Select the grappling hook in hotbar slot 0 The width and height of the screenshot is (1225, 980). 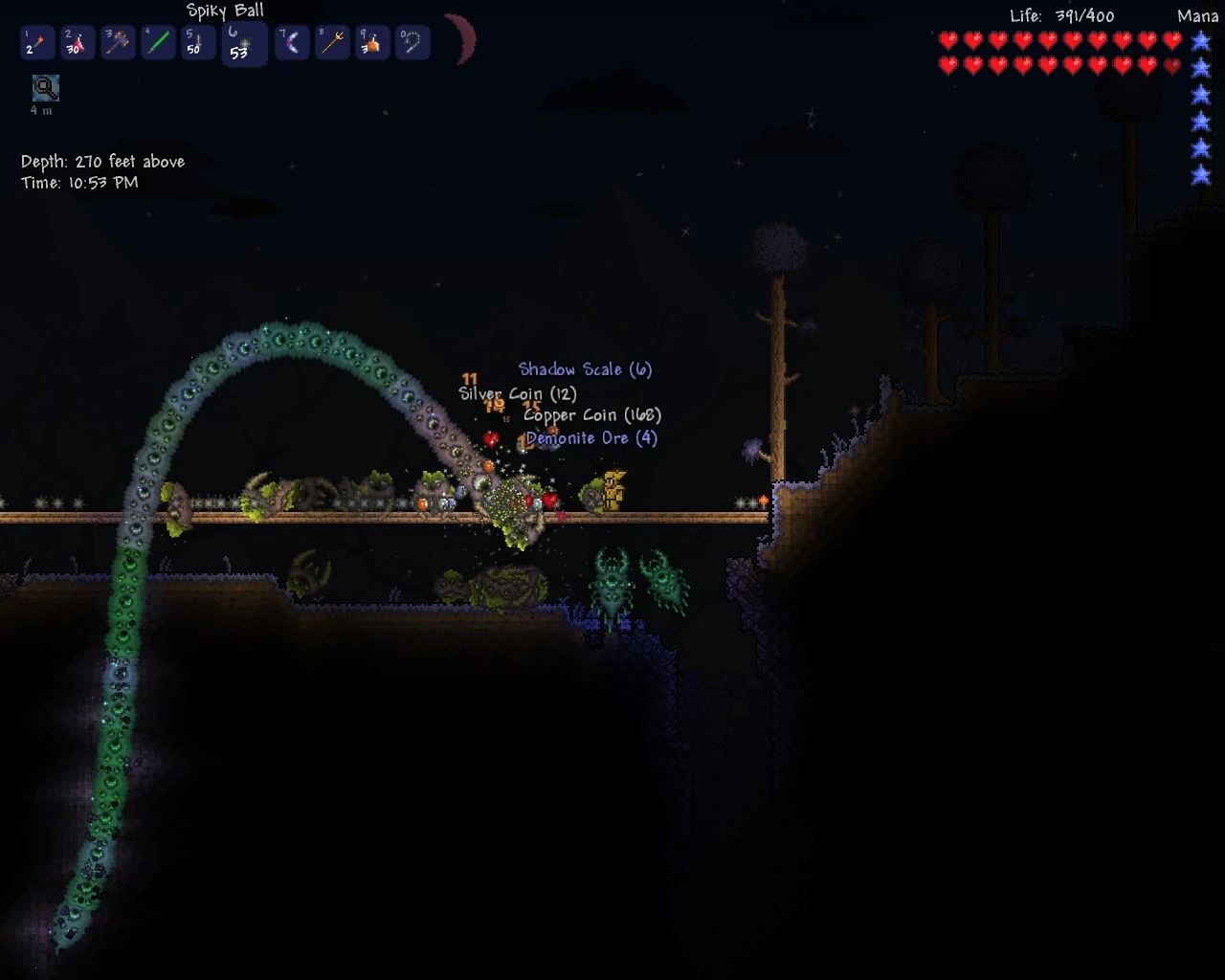click(412, 44)
